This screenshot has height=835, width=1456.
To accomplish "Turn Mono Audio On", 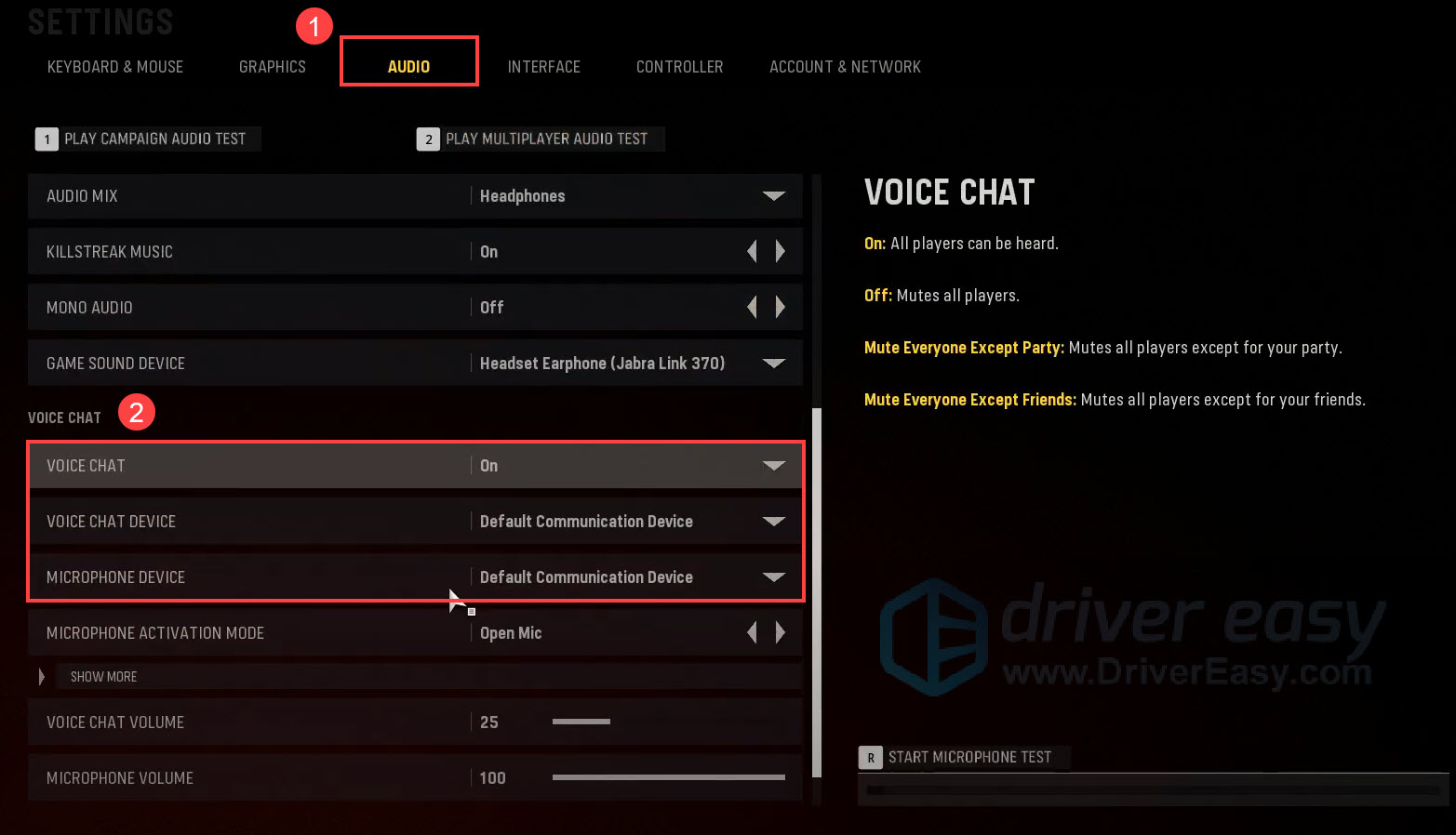I will coord(781,307).
